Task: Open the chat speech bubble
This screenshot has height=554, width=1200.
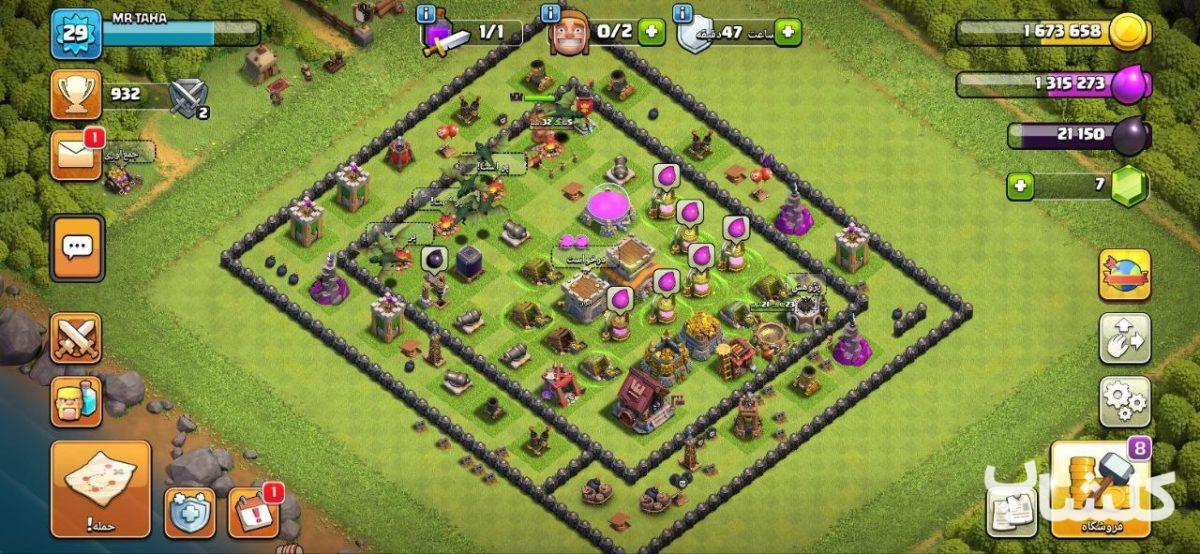Action: click(x=77, y=248)
